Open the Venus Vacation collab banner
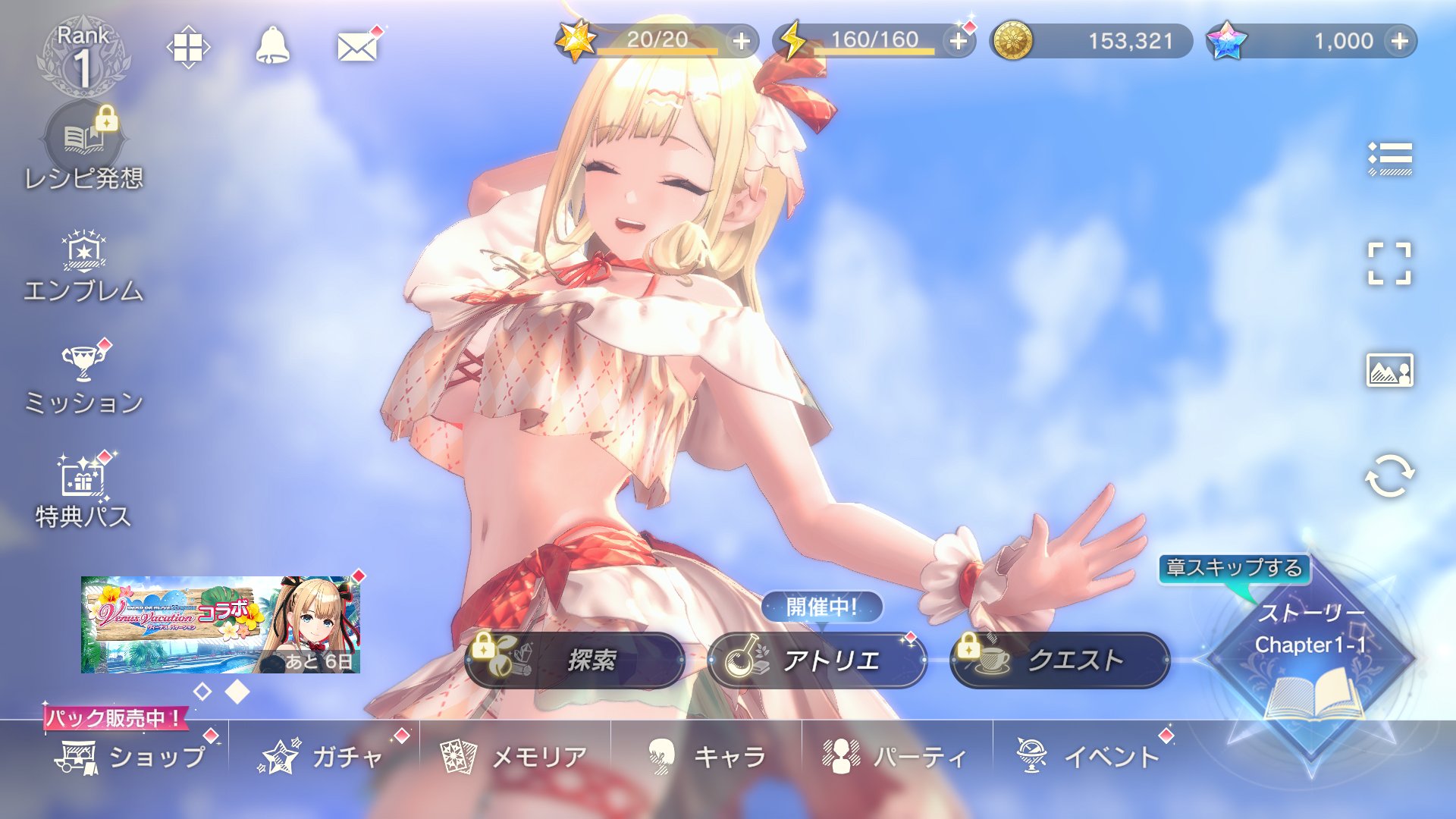Screen dimensions: 1456x819 coord(220,624)
